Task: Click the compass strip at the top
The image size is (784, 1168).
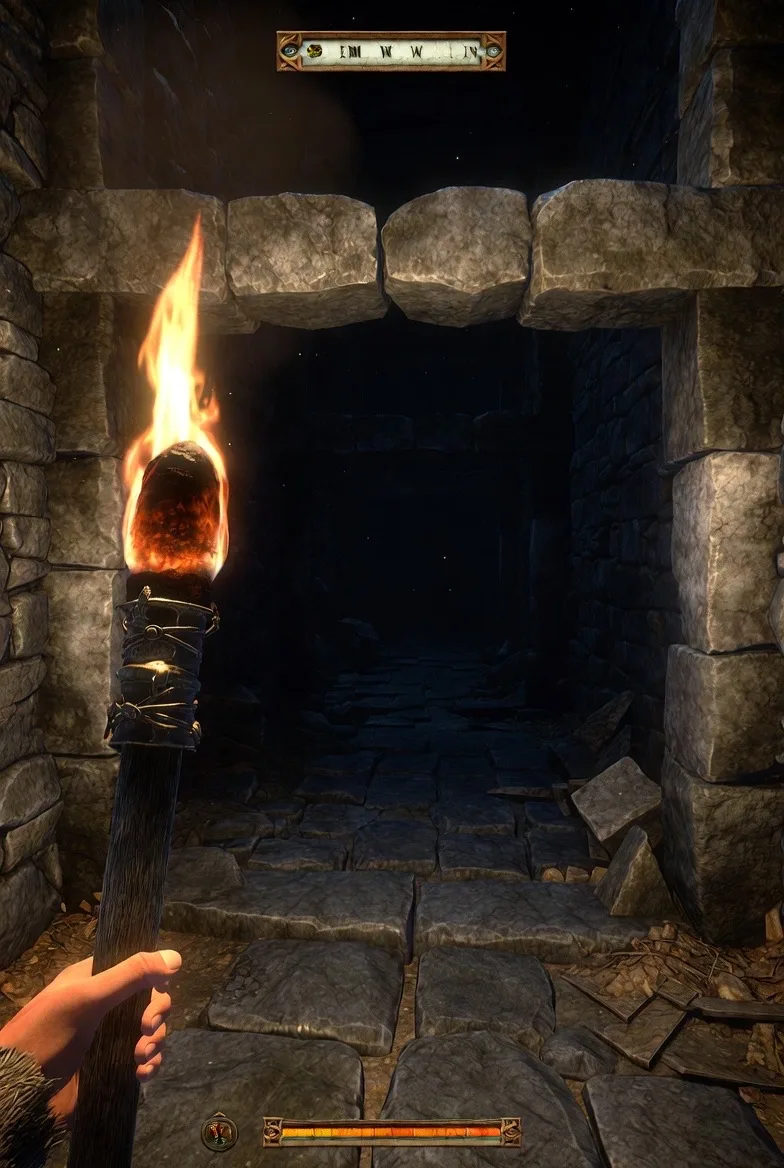Action: click(x=392, y=51)
